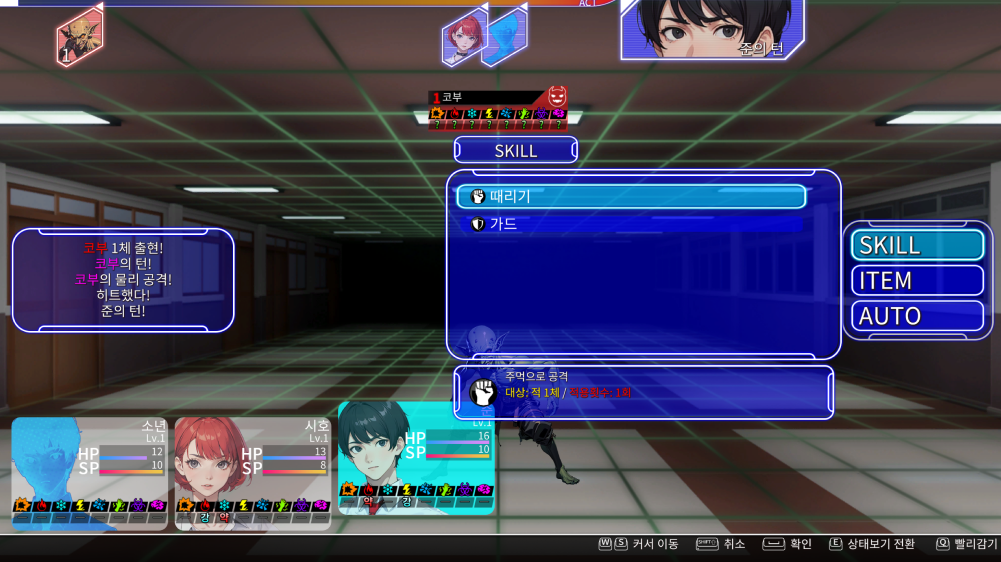Click the 확인 confirm prompt
Screen dimensions: 1001x562
788,544
